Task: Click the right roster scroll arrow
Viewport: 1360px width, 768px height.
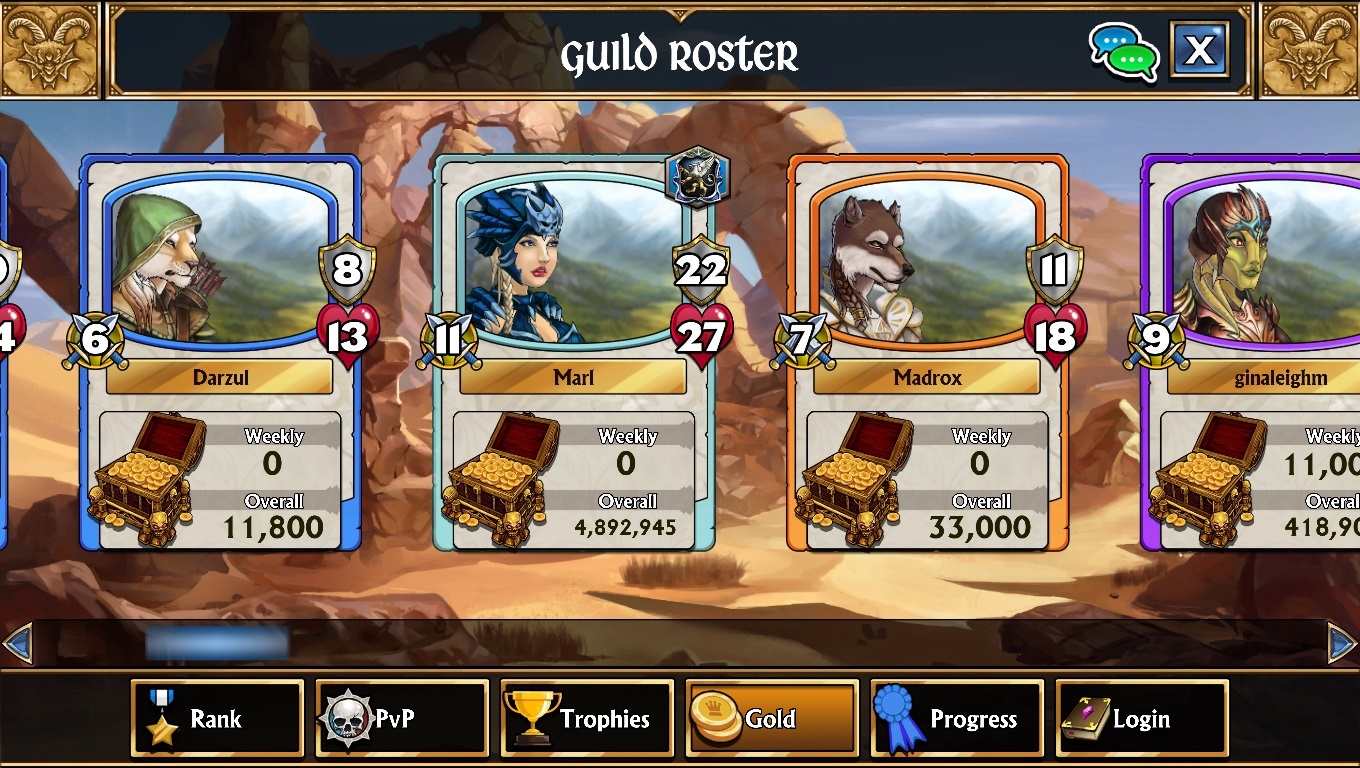Action: 1342,642
